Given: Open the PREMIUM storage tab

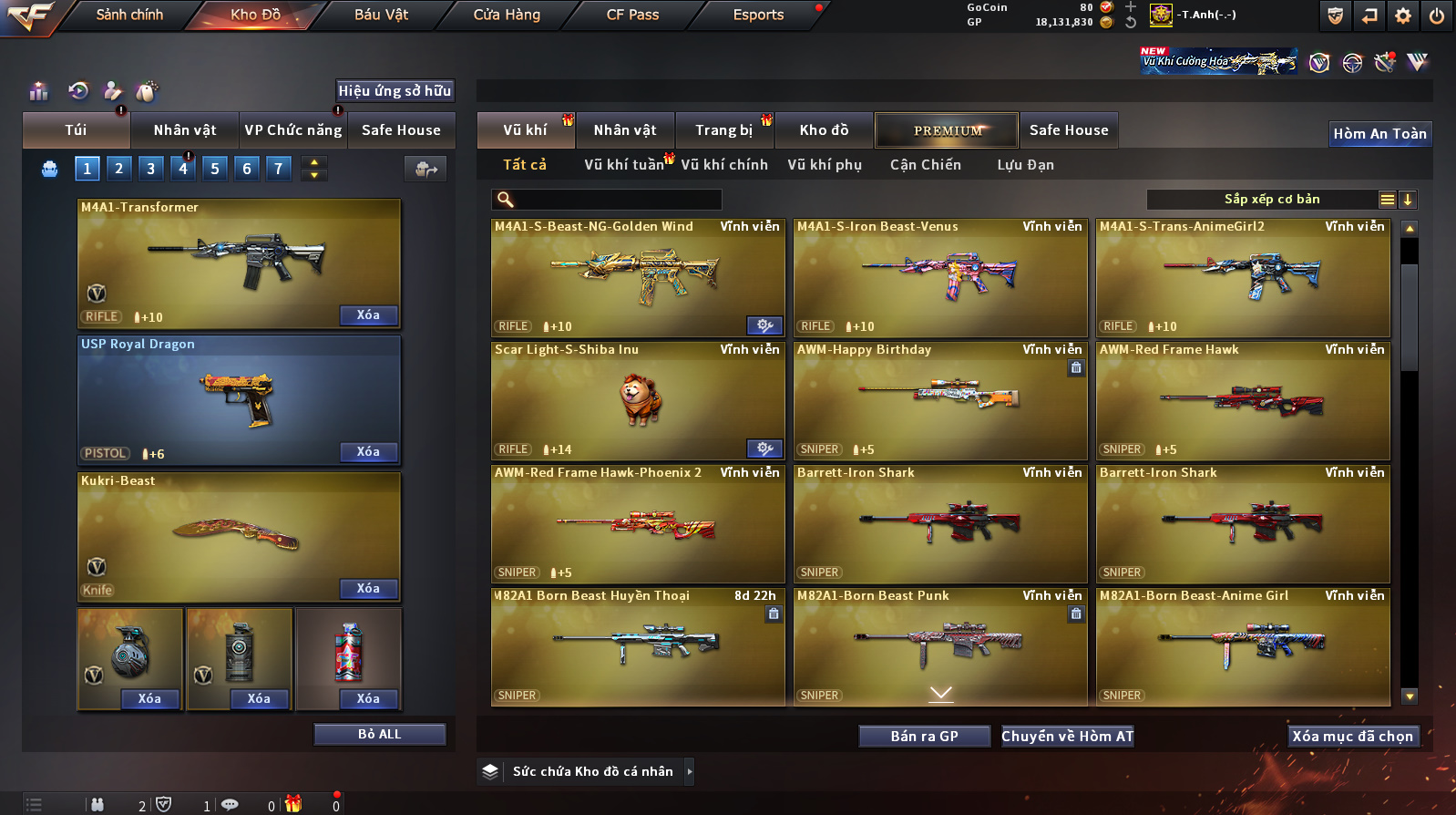Looking at the screenshot, I should (948, 130).
